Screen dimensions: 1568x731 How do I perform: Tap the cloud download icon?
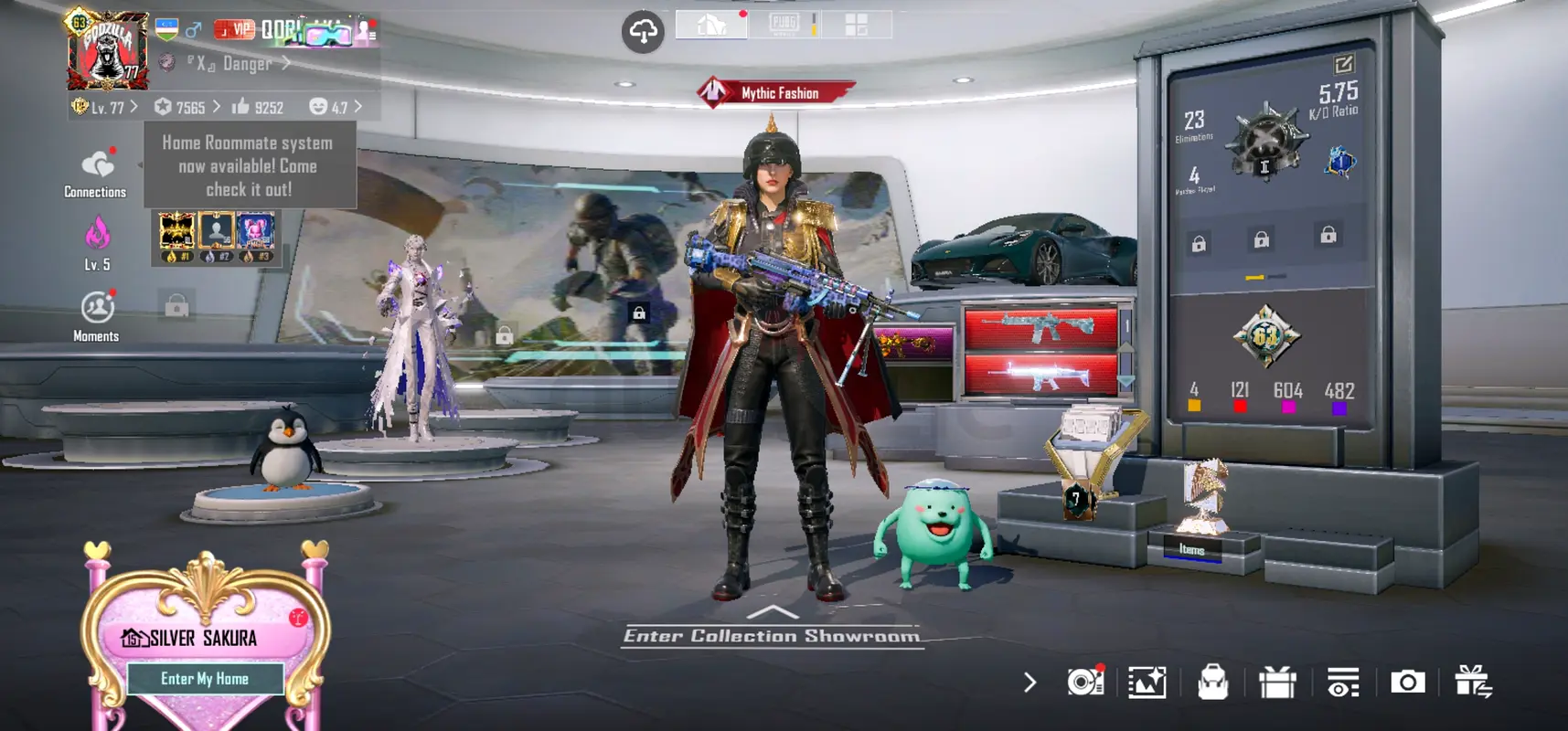[x=643, y=32]
